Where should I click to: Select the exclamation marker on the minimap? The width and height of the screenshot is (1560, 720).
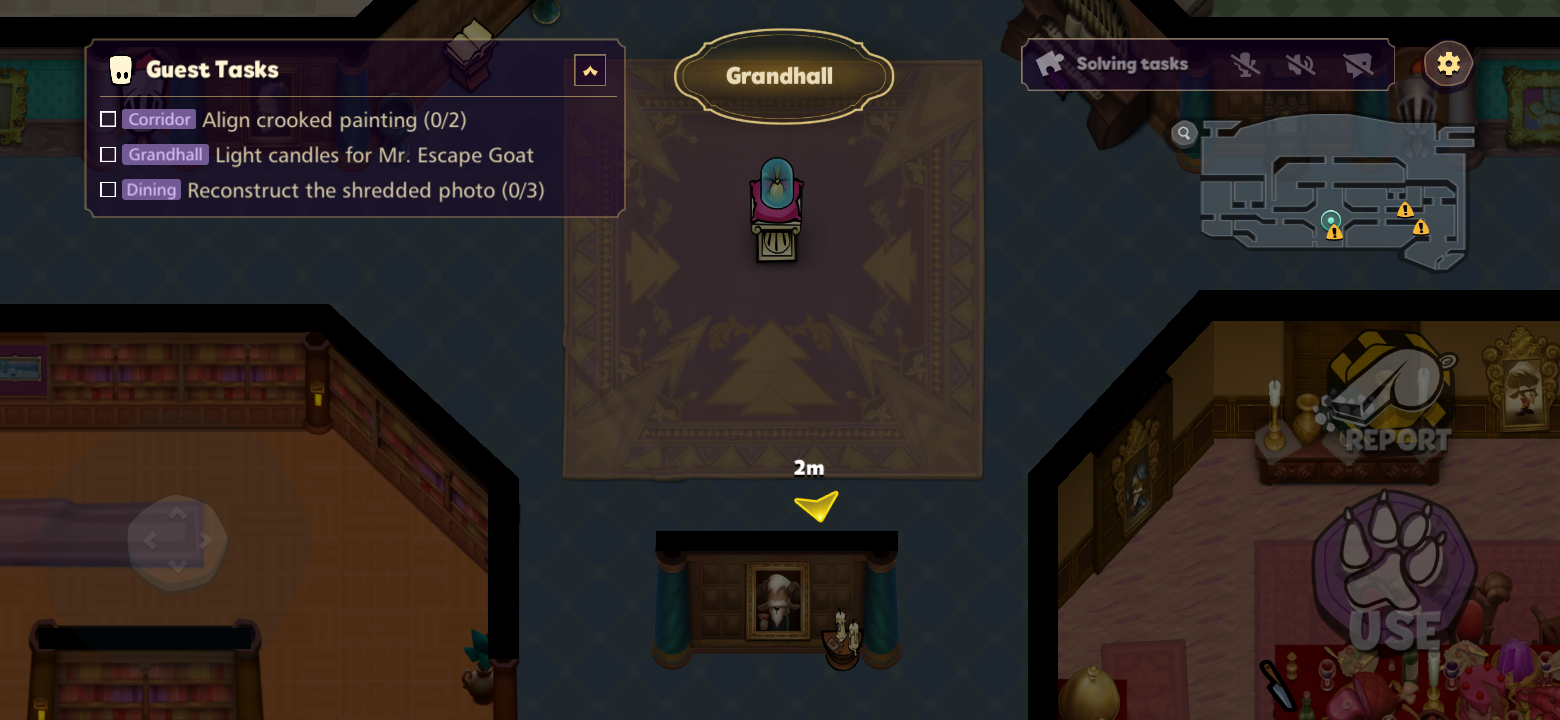[1405, 212]
